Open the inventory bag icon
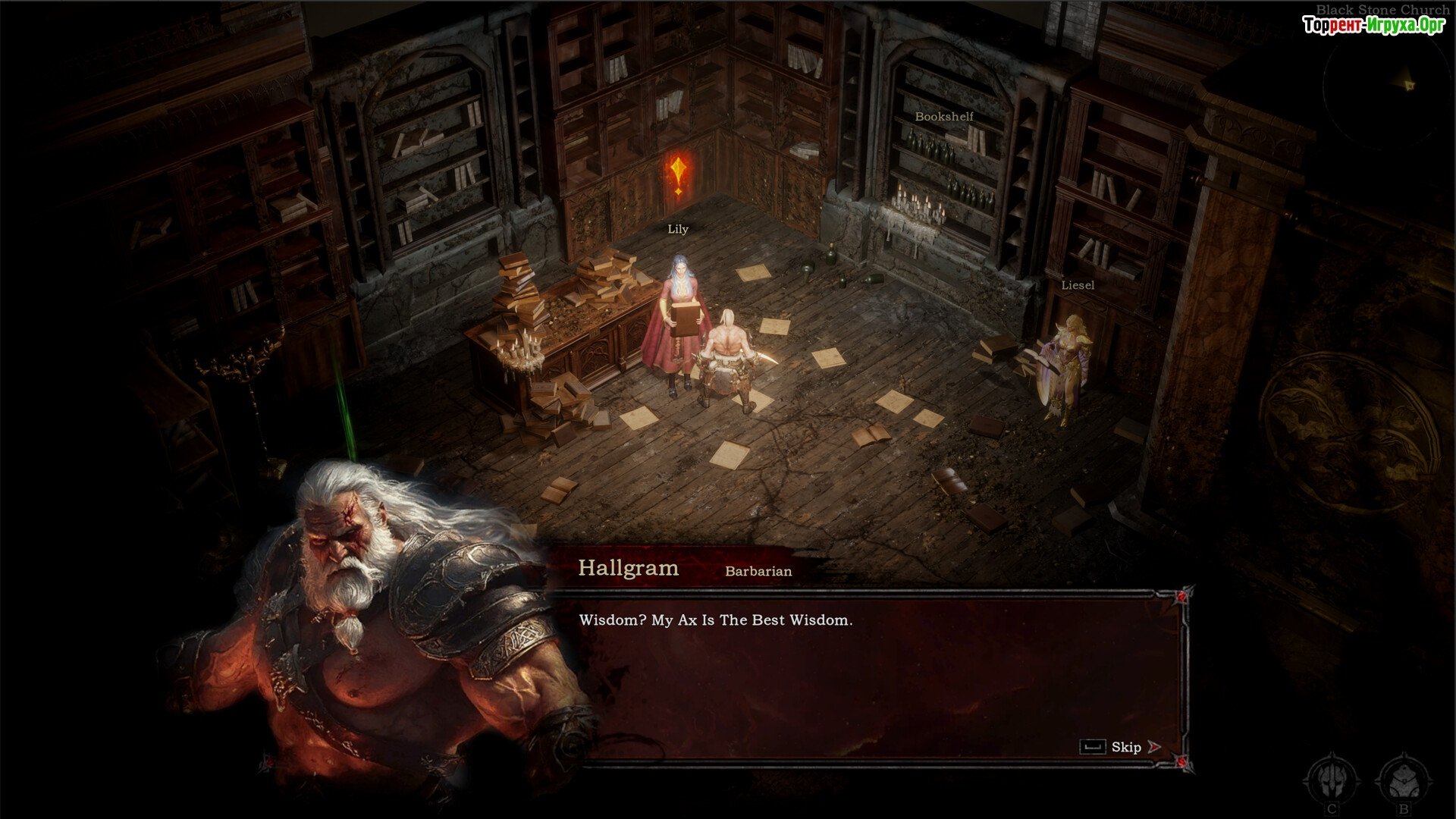Image resolution: width=1456 pixels, height=819 pixels. (1403, 779)
